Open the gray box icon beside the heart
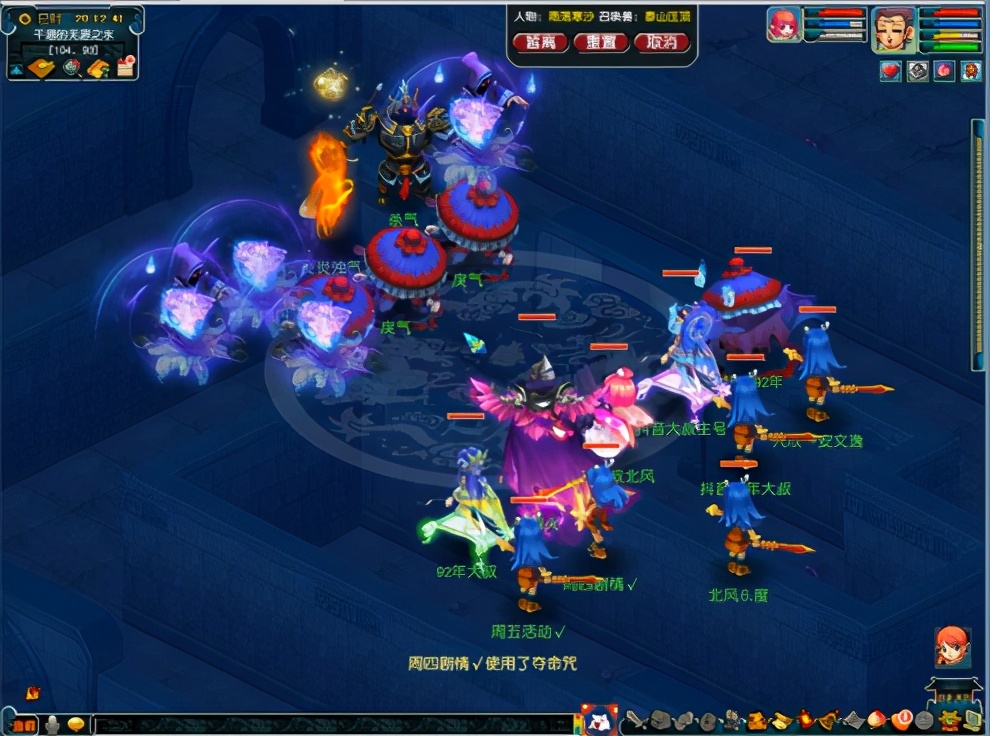Image resolution: width=990 pixels, height=736 pixels. coord(917,71)
